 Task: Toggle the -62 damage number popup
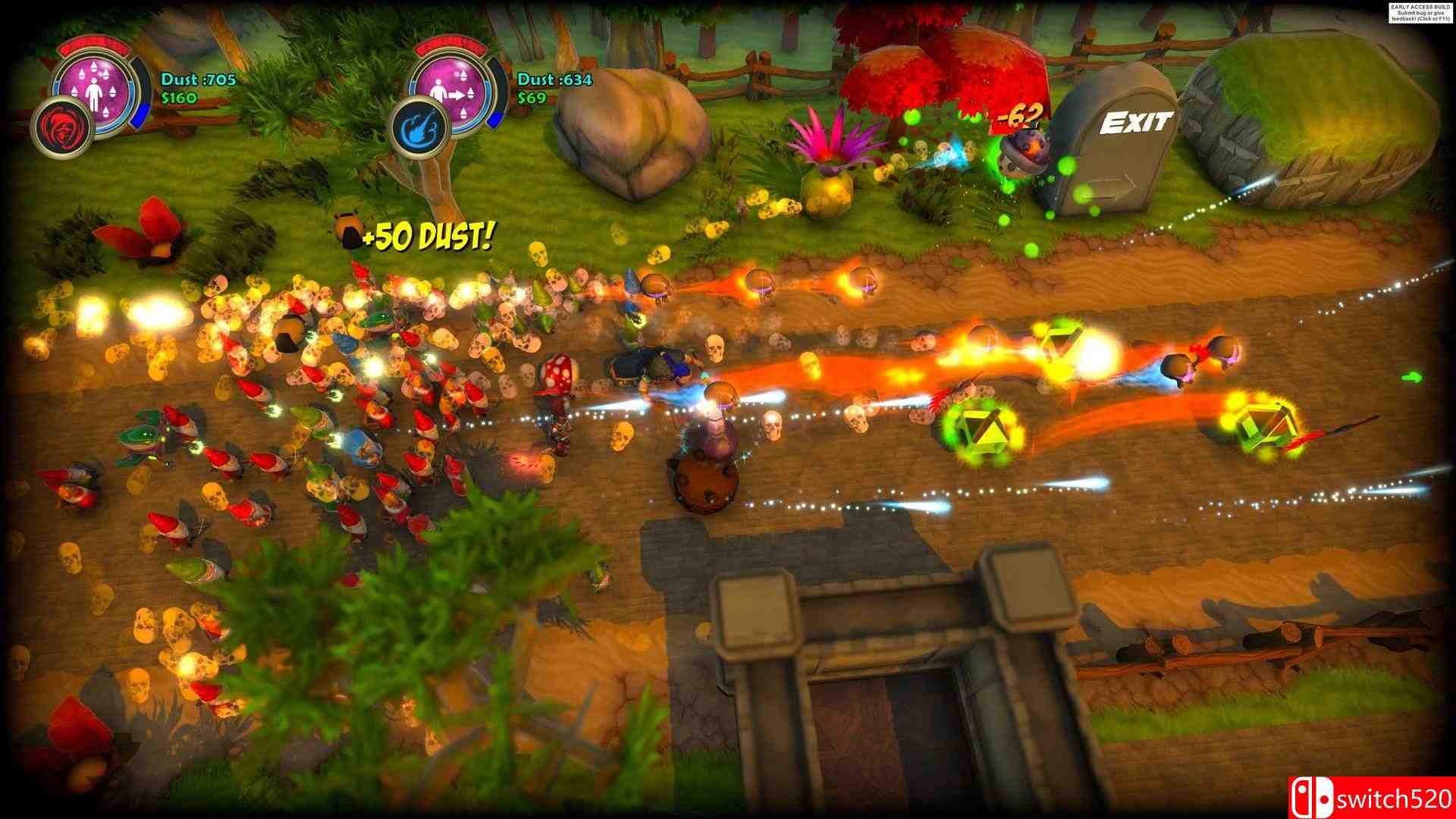pos(1021,115)
